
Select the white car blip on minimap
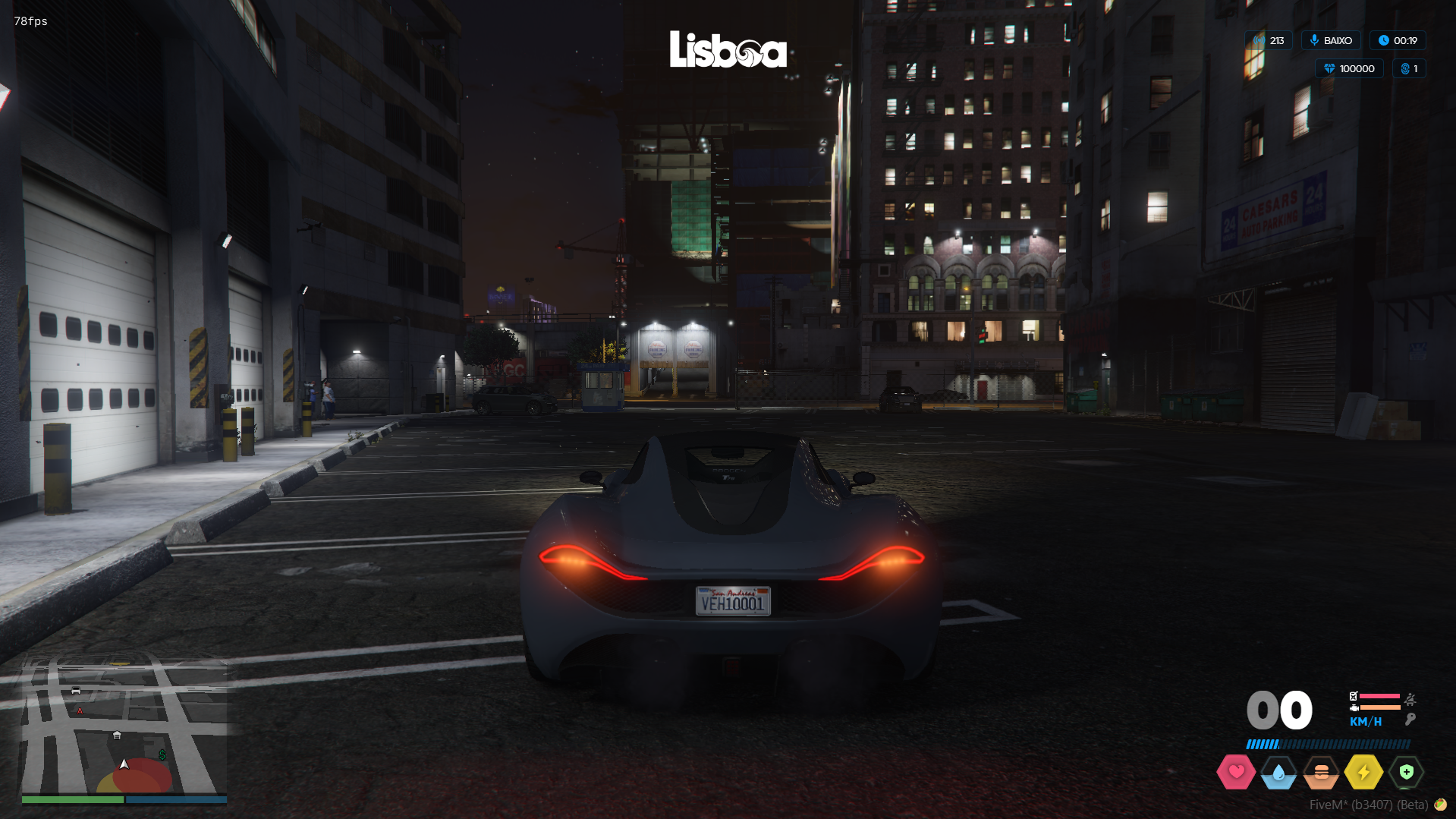point(76,690)
